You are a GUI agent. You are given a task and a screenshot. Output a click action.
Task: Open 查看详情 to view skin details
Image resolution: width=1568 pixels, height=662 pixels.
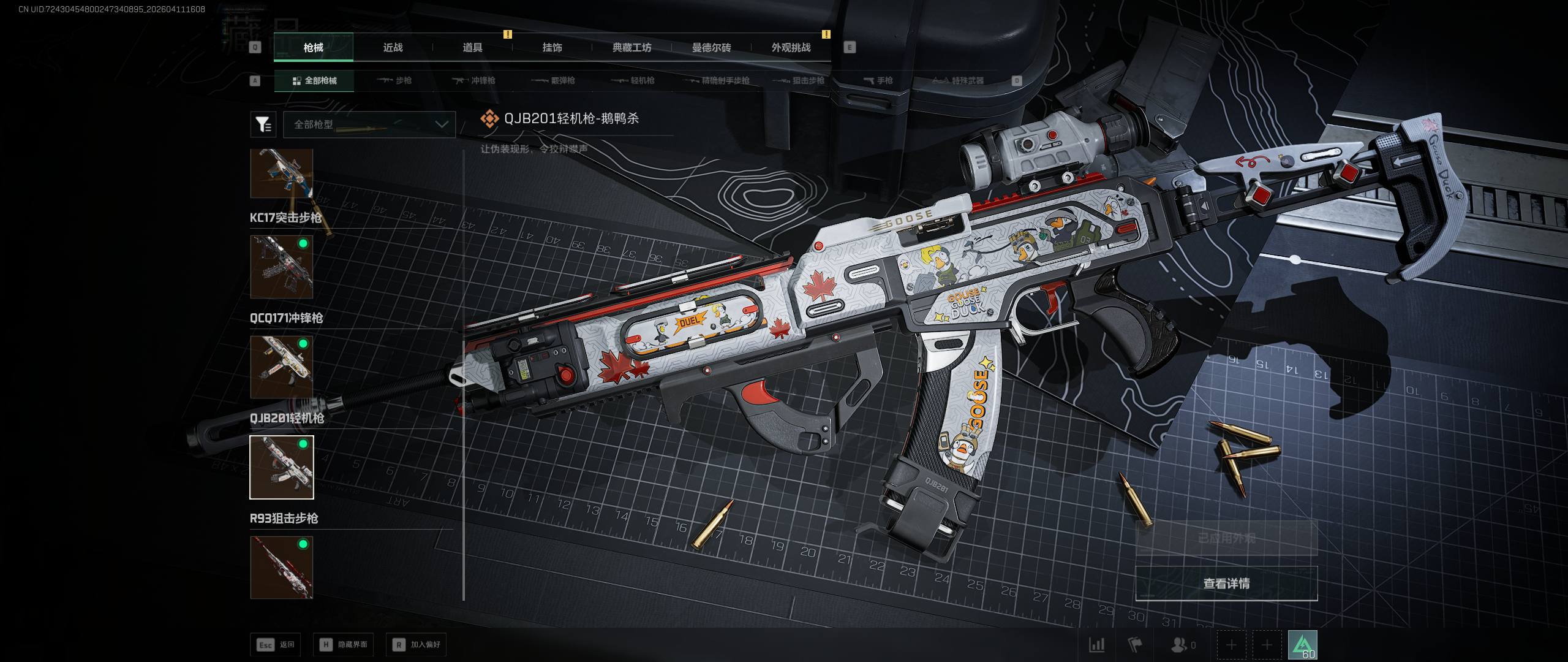1226,584
